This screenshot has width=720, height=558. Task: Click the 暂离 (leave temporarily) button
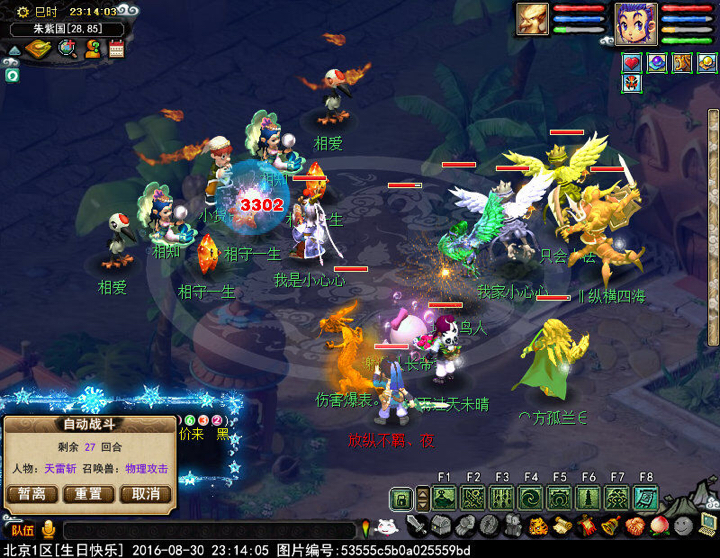click(31, 494)
